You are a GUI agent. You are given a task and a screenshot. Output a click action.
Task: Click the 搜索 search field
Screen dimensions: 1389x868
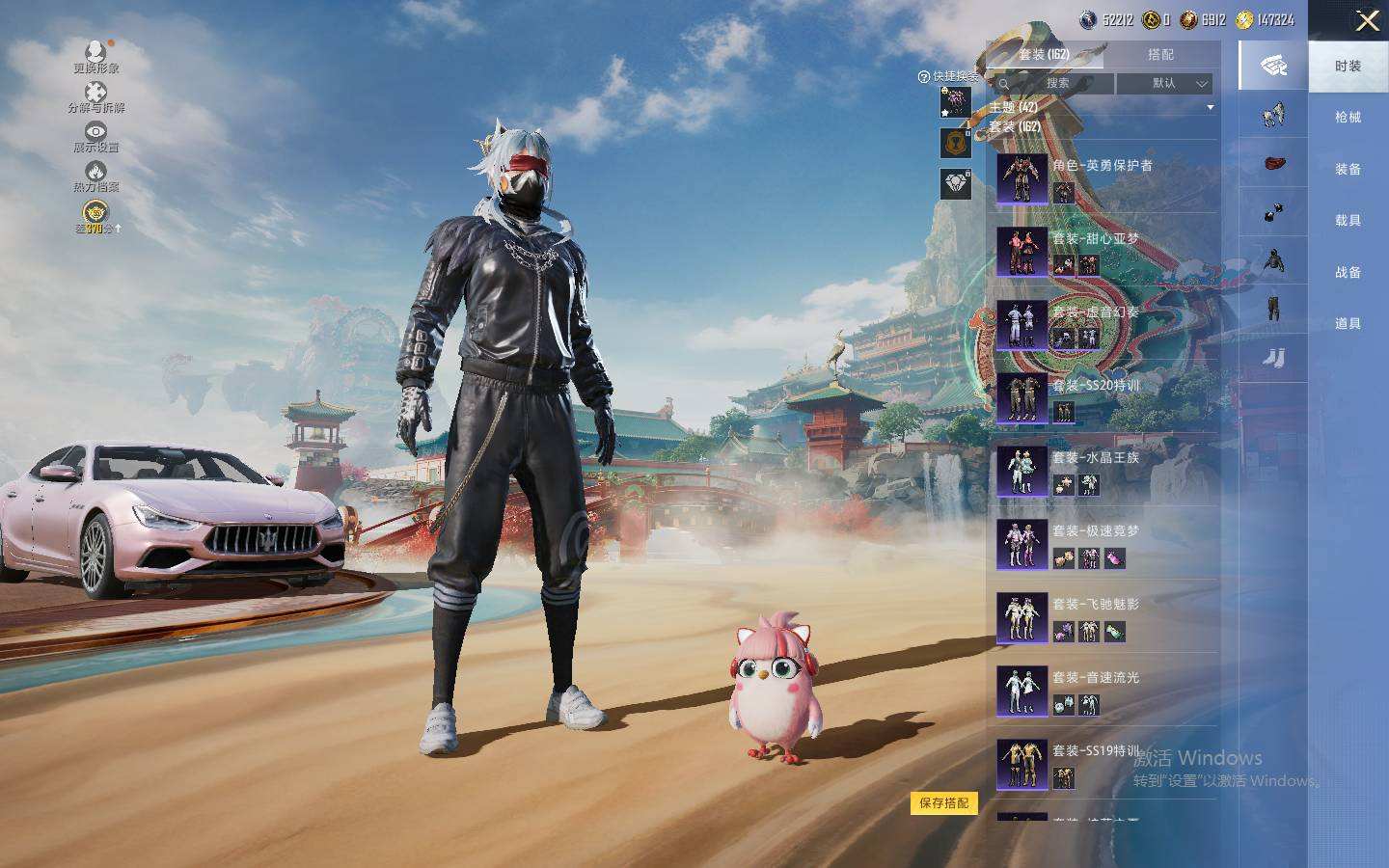click(1057, 84)
